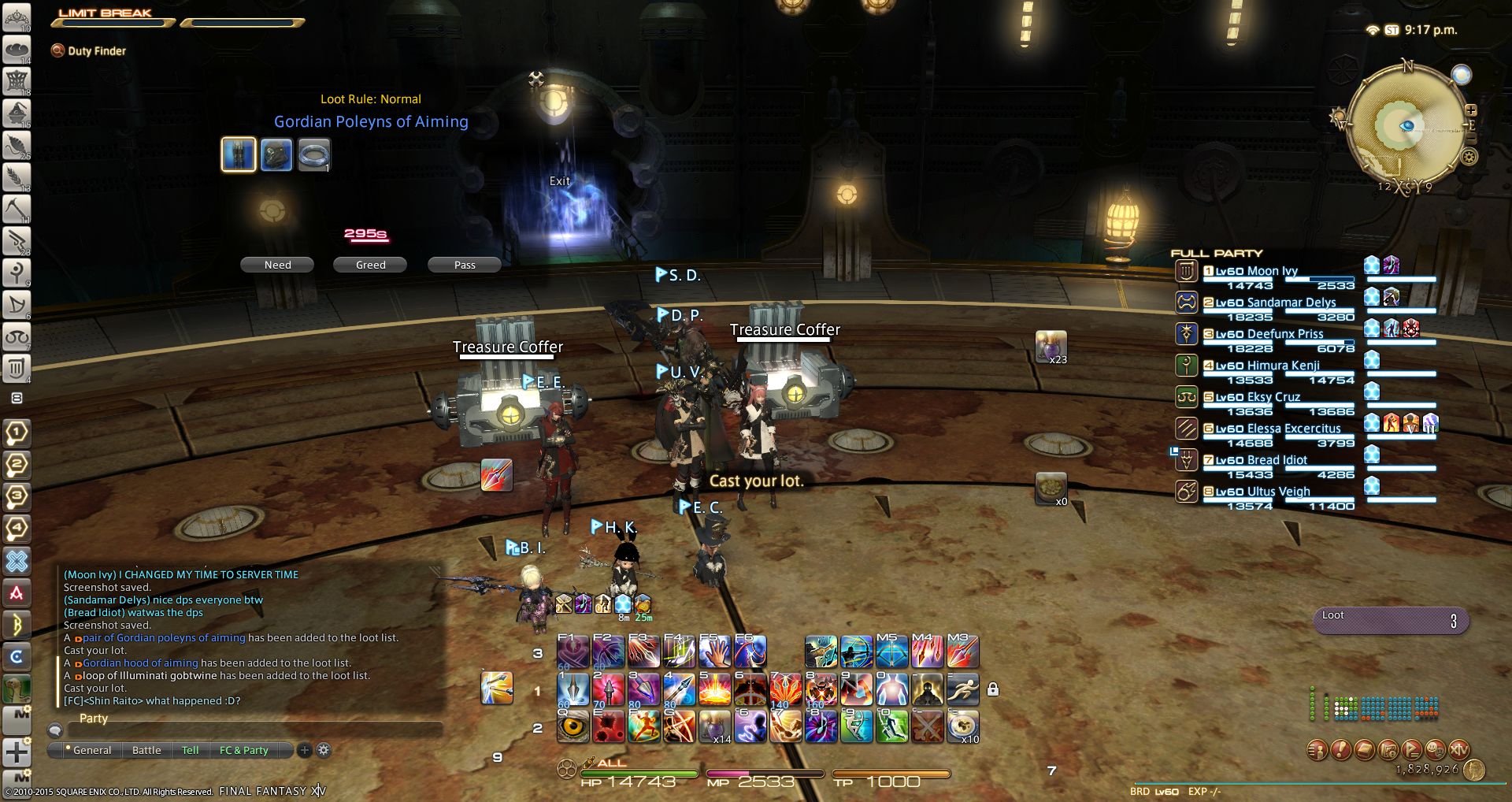Switch to the FC & Party chat tab
The image size is (1512, 802).
244,751
